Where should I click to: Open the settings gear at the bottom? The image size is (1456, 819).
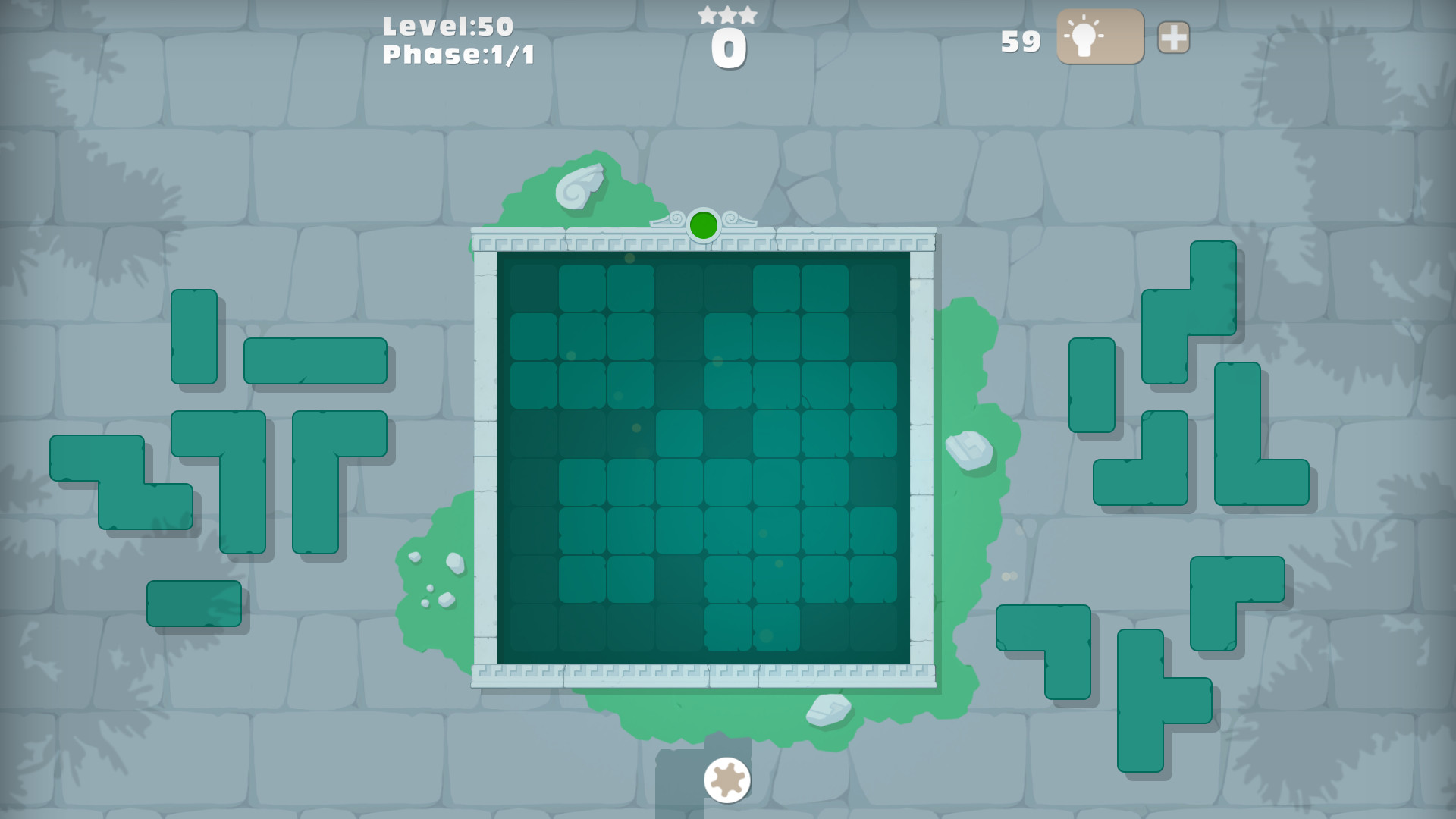726,780
